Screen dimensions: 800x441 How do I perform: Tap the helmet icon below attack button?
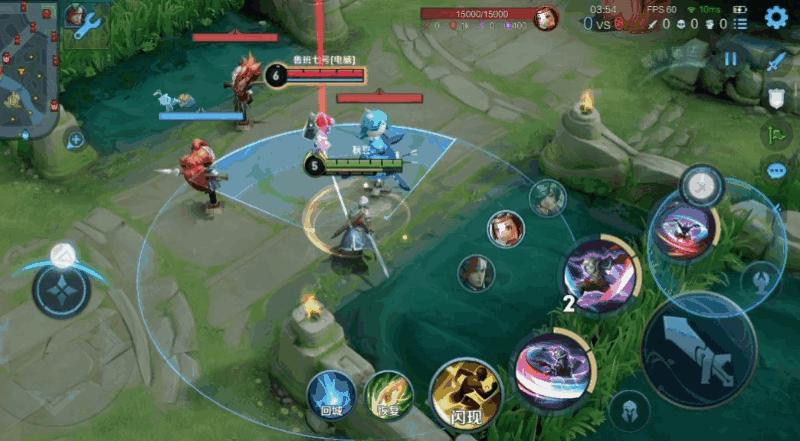click(629, 410)
